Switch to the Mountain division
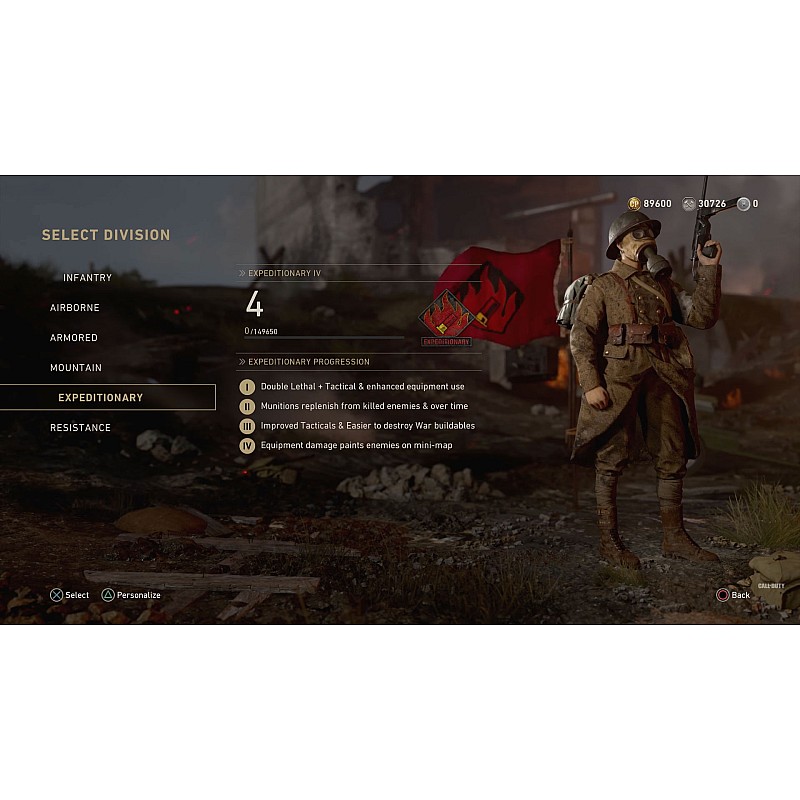 (x=76, y=368)
